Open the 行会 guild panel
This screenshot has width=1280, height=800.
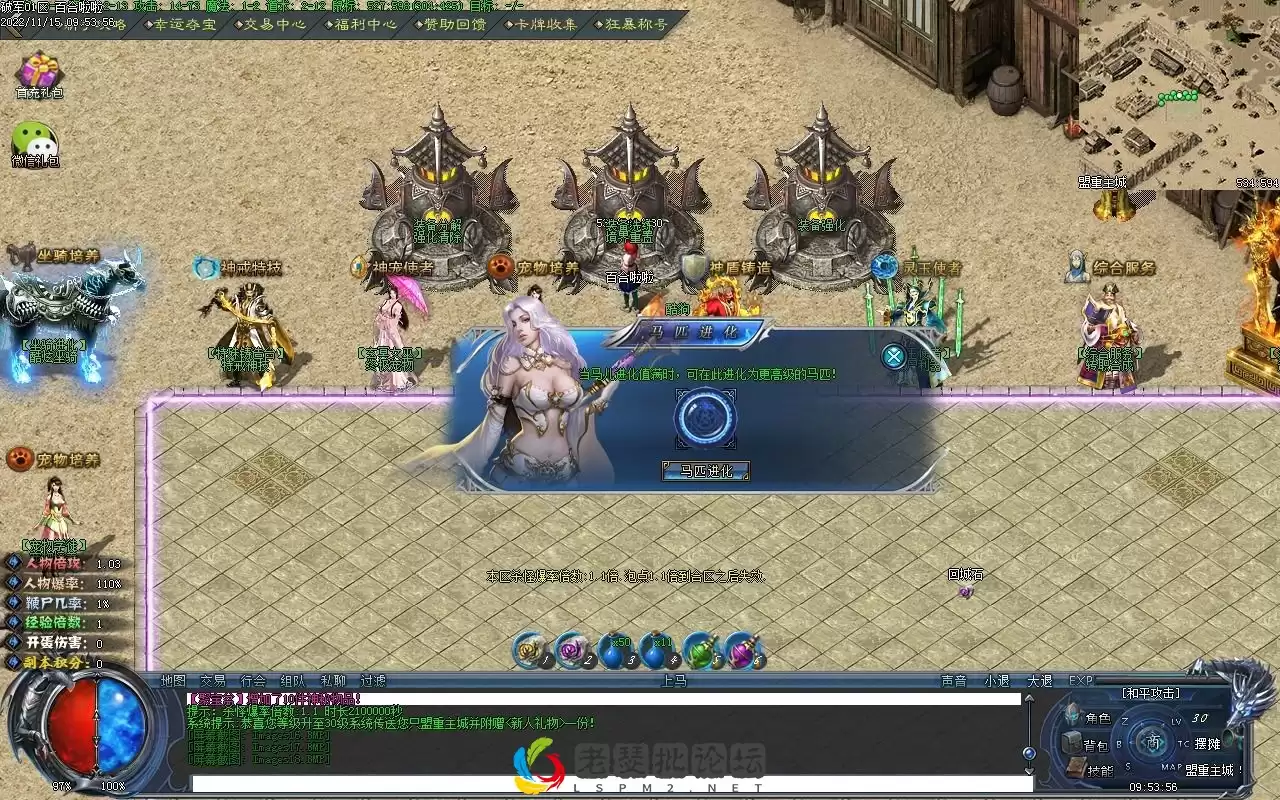pyautogui.click(x=254, y=681)
